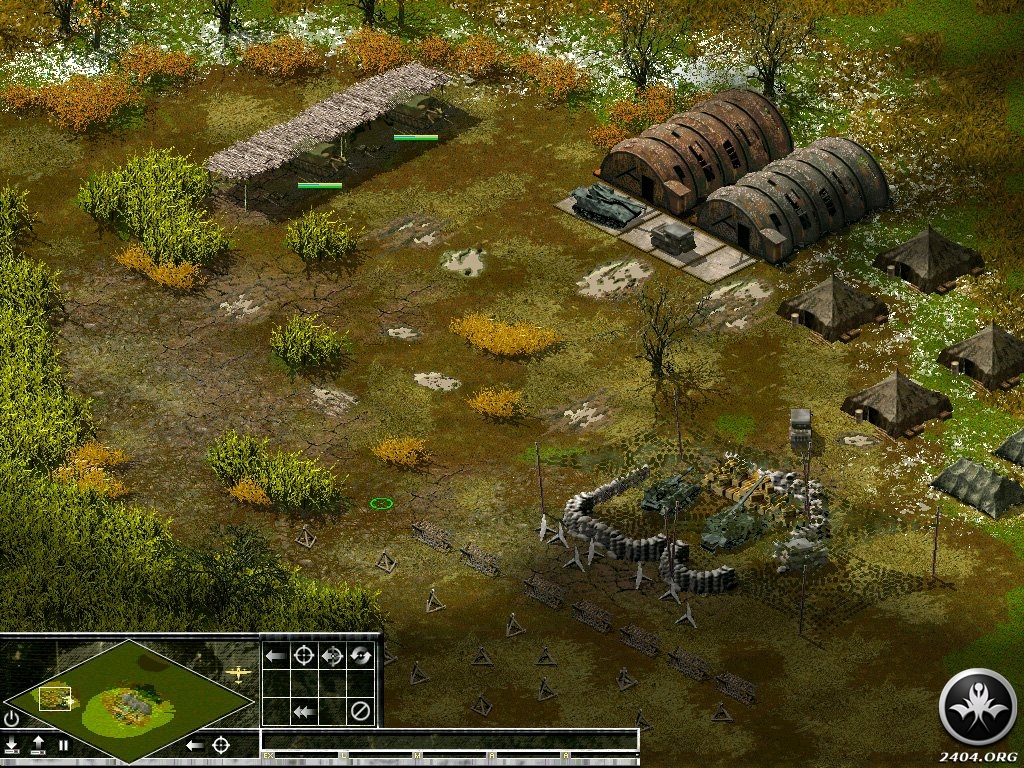1024x768 pixels.
Task: Issue the stop command with the crossed-circle icon
Action: point(361,712)
